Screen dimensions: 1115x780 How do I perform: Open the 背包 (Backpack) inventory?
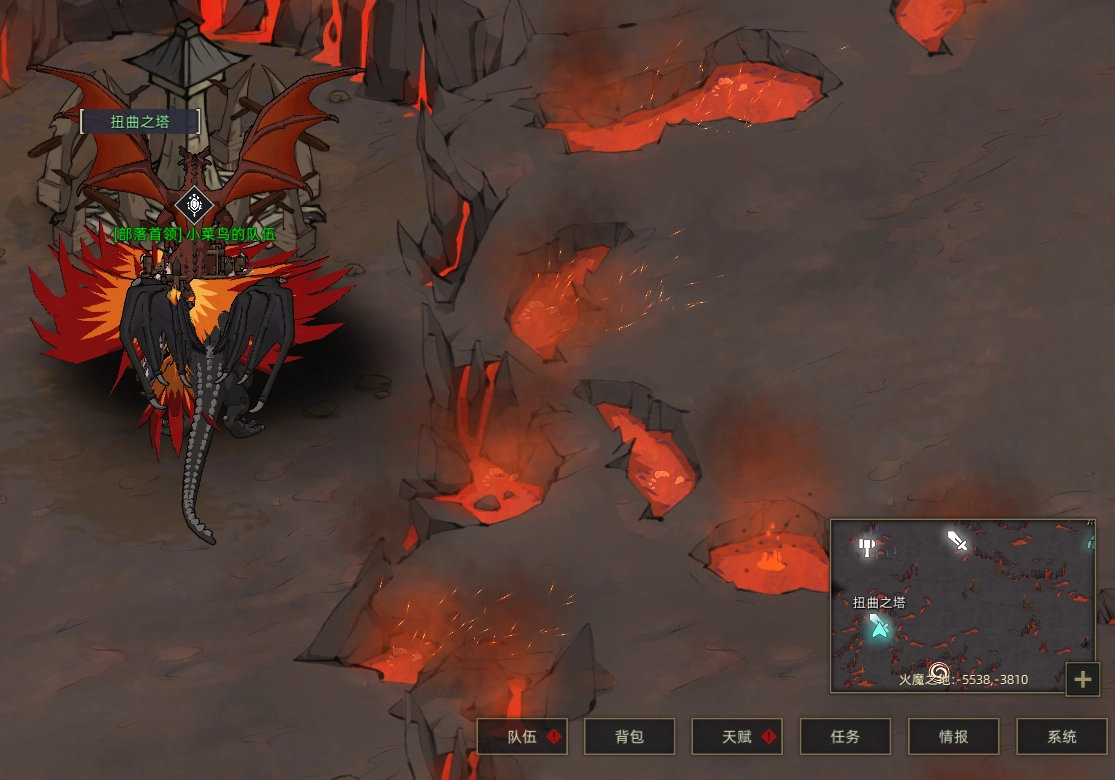[630, 737]
